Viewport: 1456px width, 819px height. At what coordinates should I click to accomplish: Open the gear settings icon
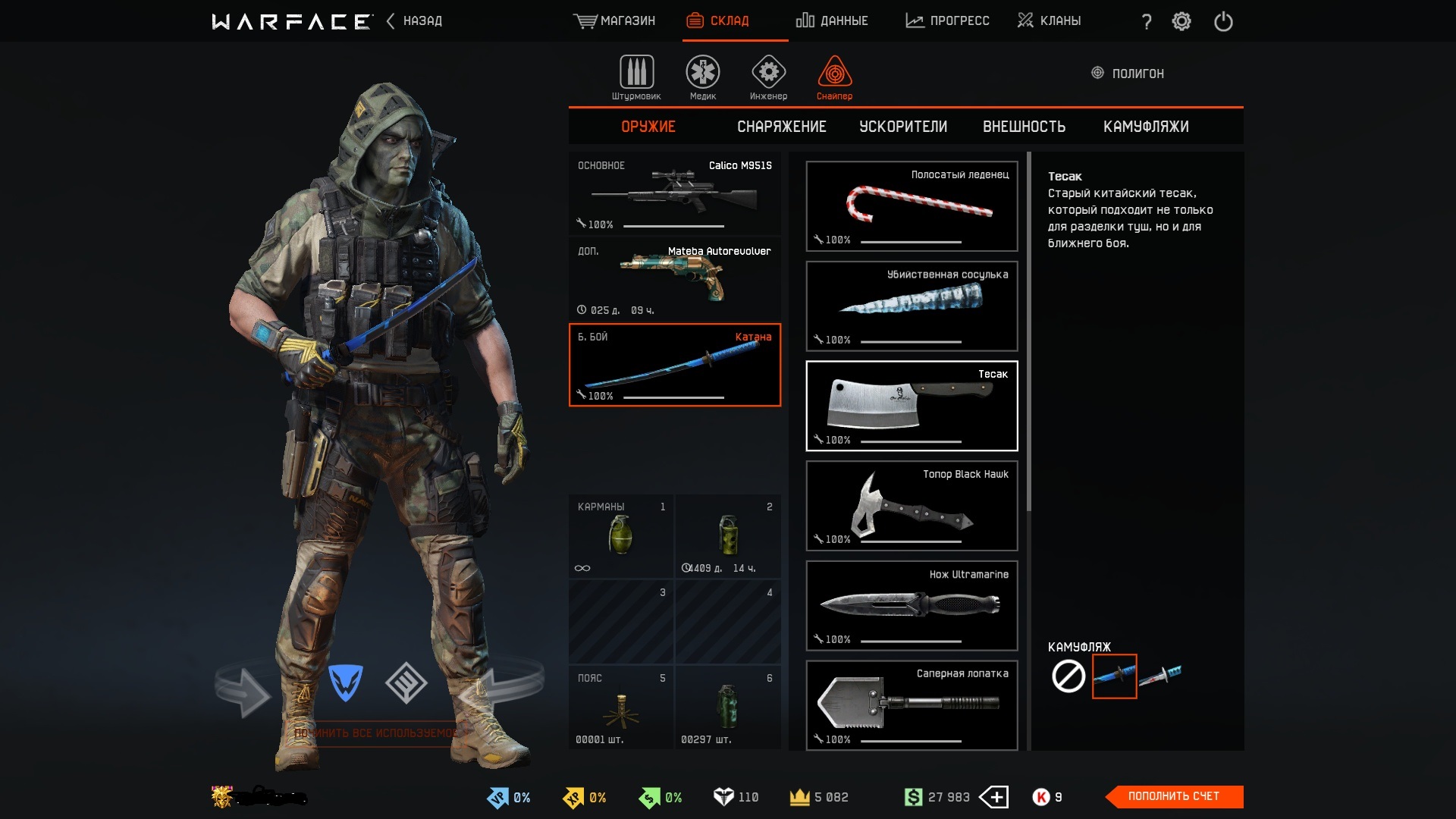[x=1181, y=21]
